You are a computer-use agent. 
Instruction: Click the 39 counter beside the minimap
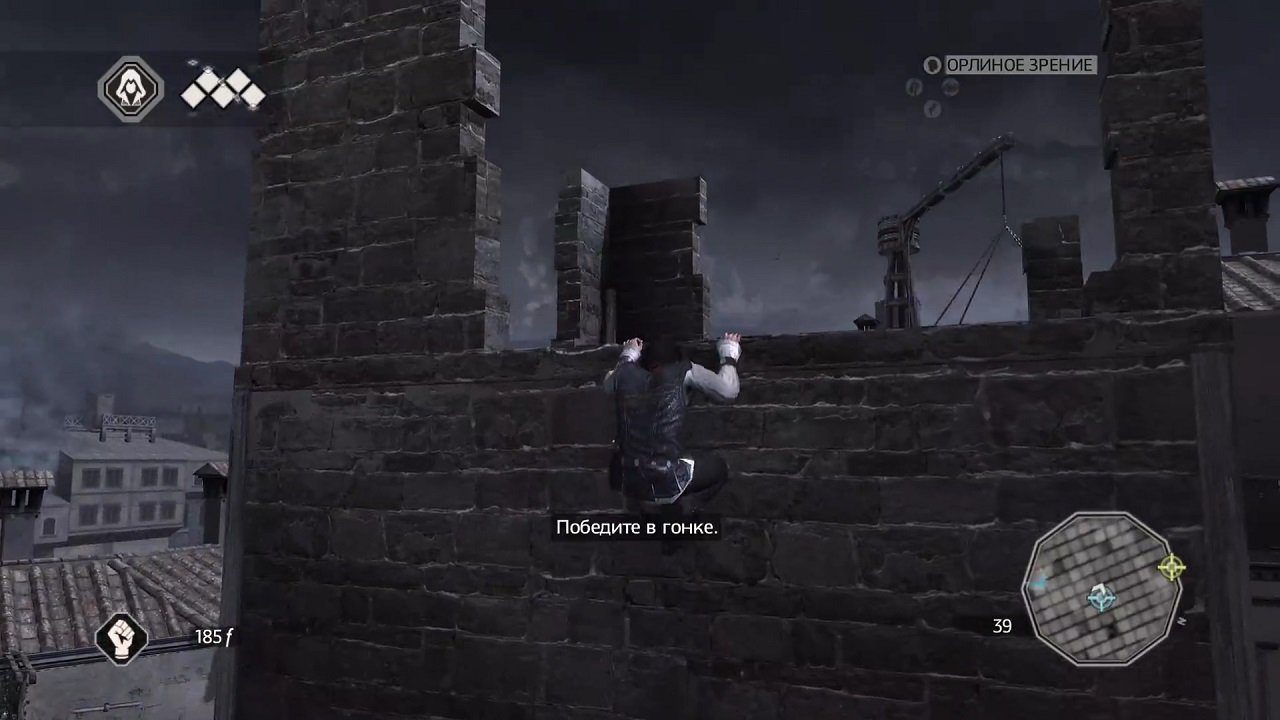1002,626
